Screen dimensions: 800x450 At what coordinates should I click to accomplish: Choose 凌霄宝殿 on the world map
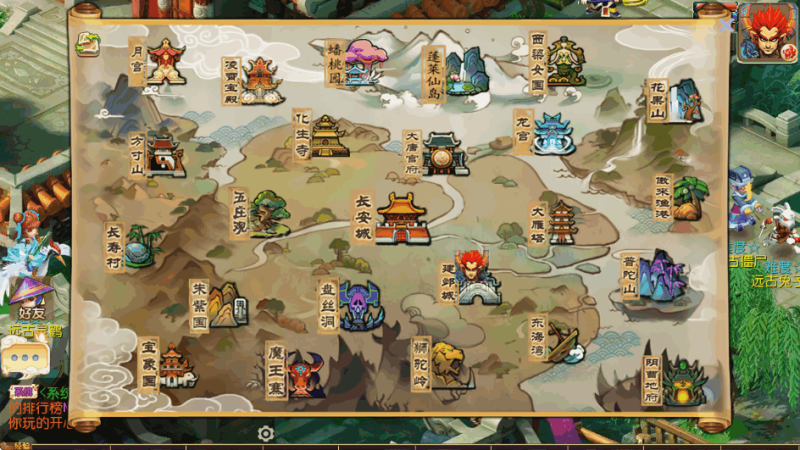[262, 79]
